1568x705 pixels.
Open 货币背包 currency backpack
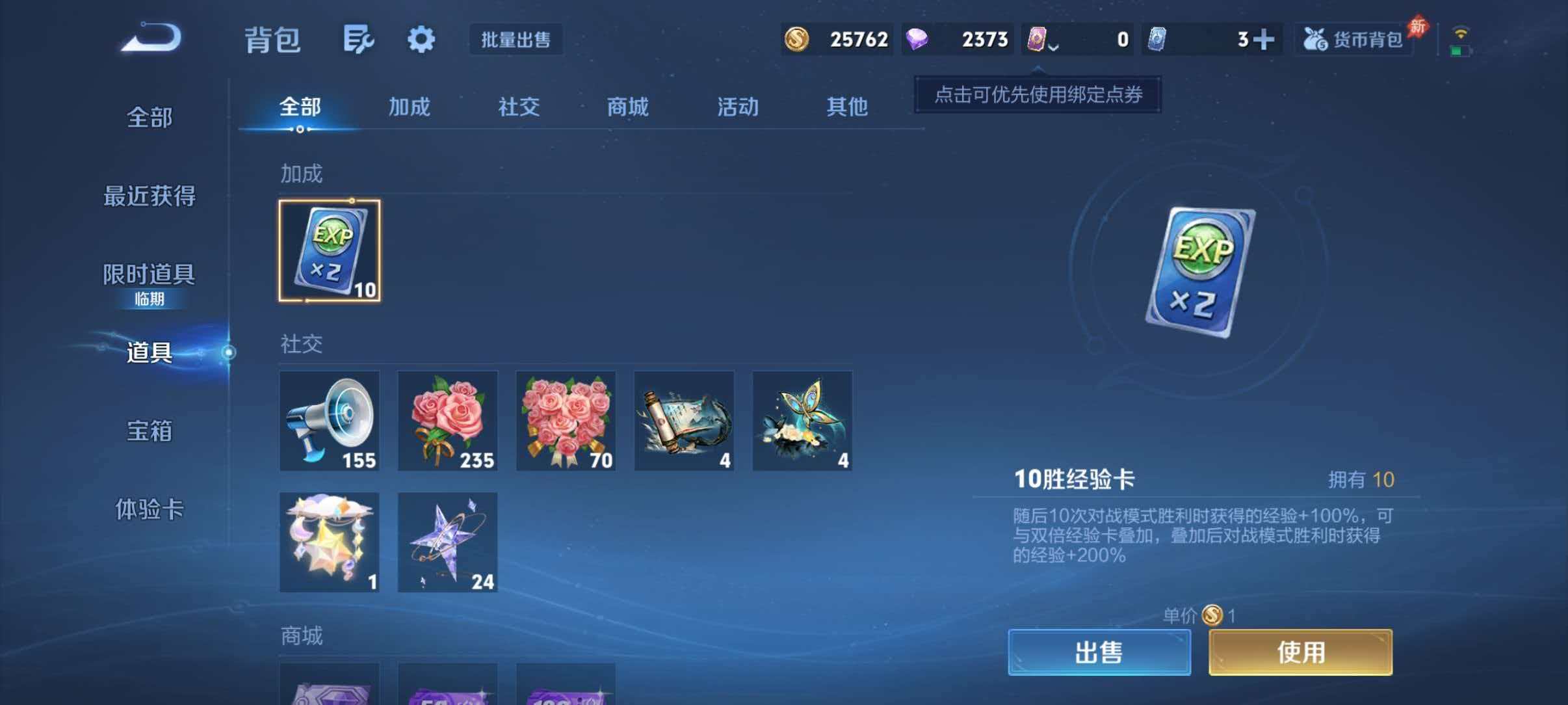(1352, 39)
